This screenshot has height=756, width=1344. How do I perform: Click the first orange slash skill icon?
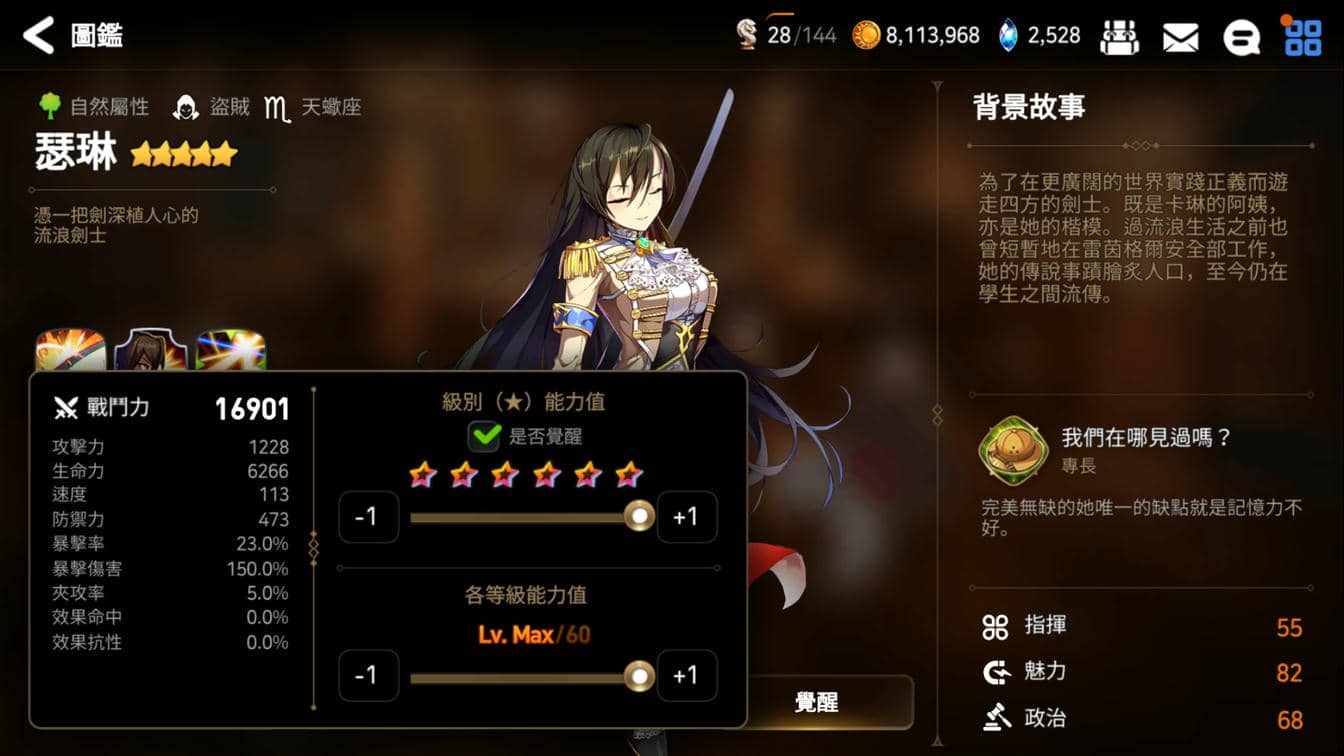(68, 350)
